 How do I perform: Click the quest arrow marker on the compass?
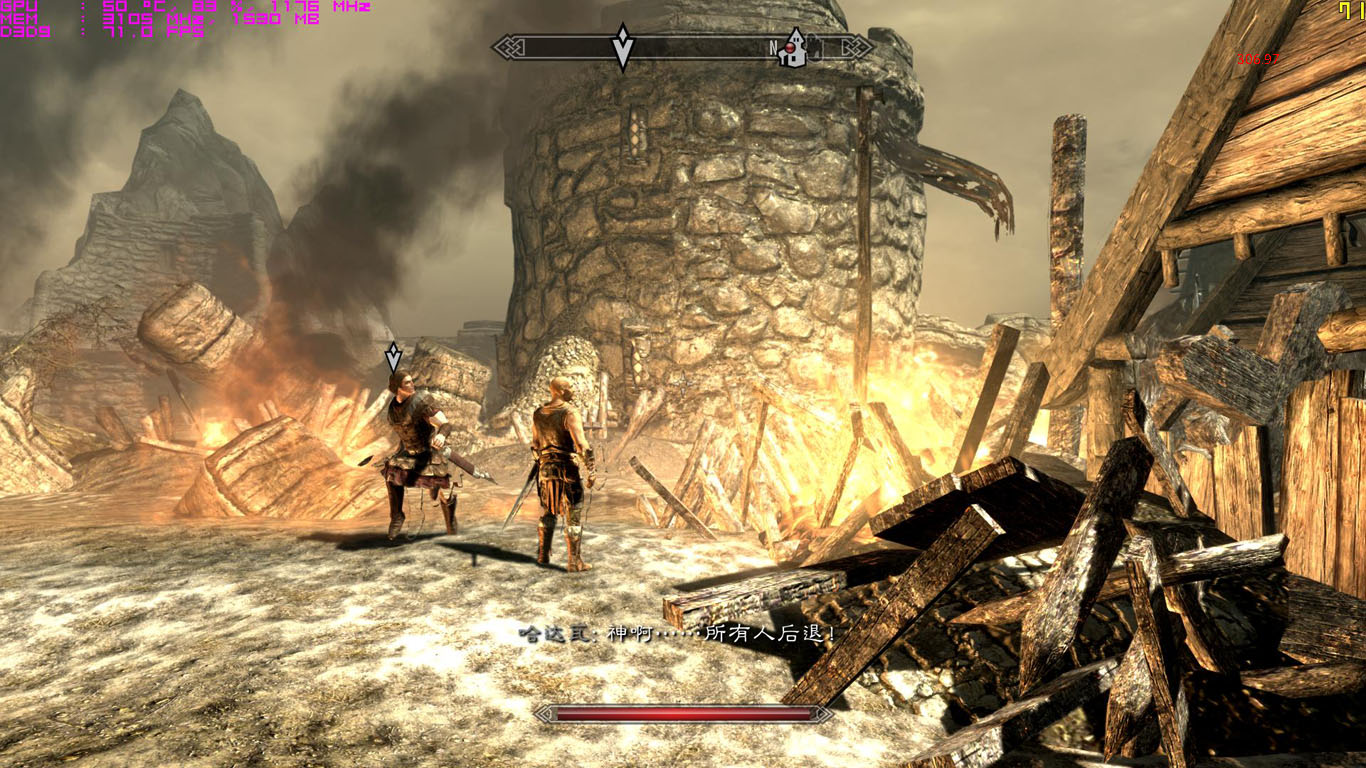[x=622, y=46]
